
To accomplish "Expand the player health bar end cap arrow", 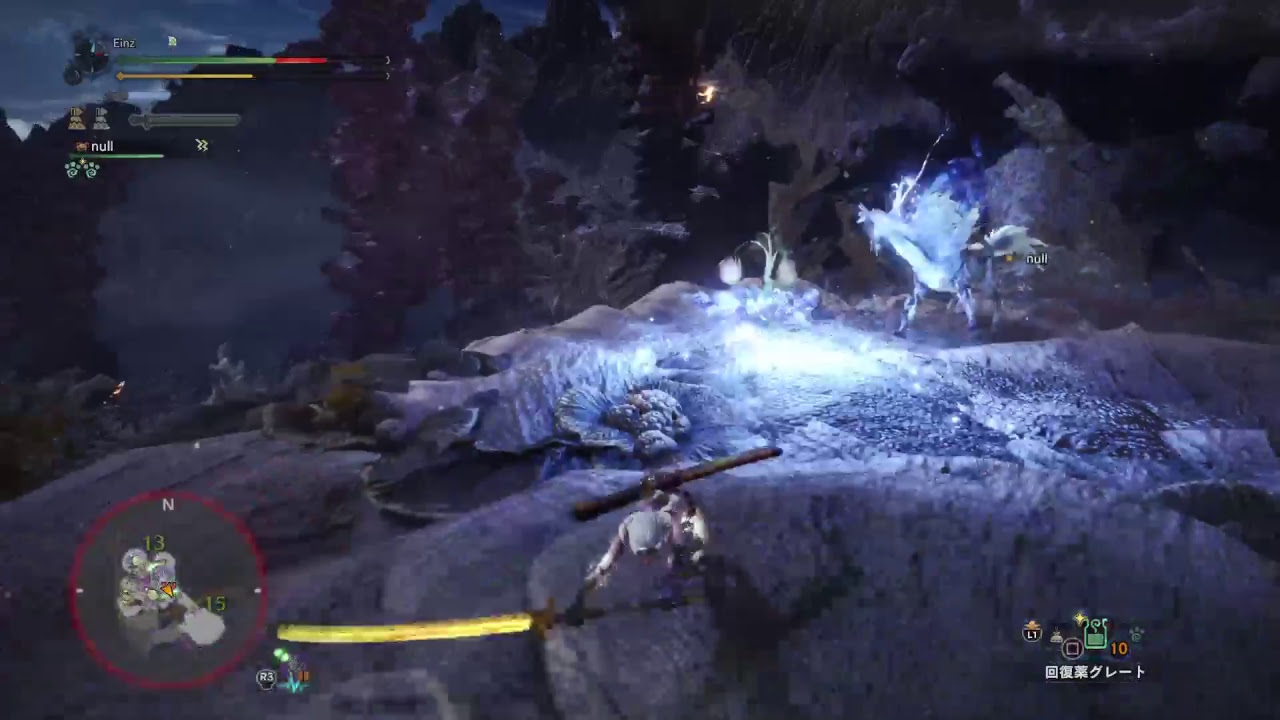I will [x=387, y=59].
